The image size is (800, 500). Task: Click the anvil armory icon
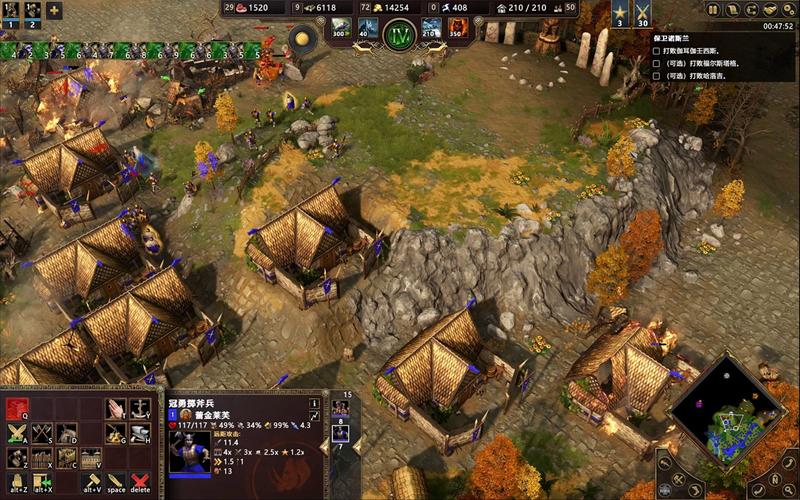142,433
